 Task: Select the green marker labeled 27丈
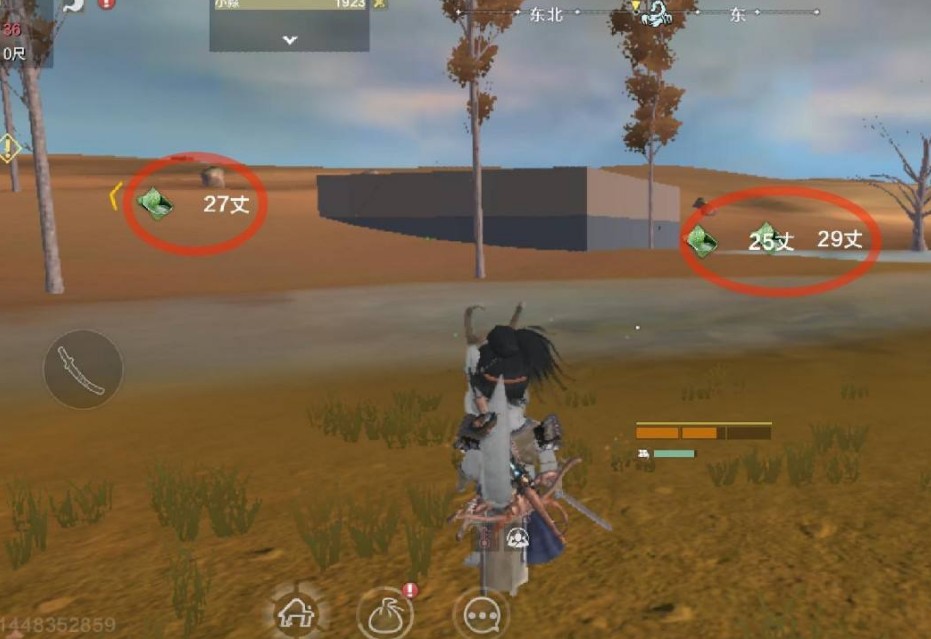pyautogui.click(x=156, y=204)
